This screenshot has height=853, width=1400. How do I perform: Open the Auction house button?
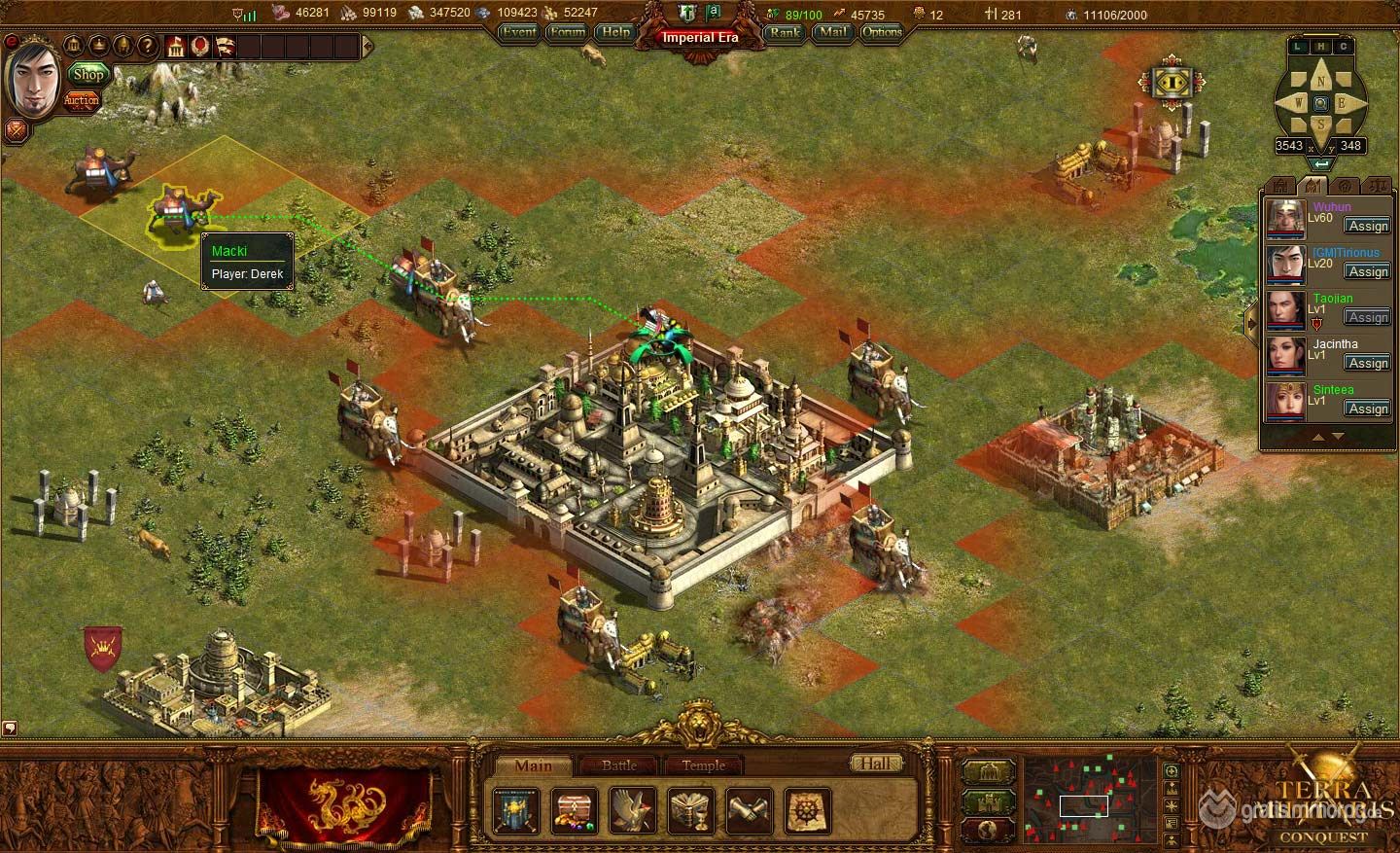(82, 100)
